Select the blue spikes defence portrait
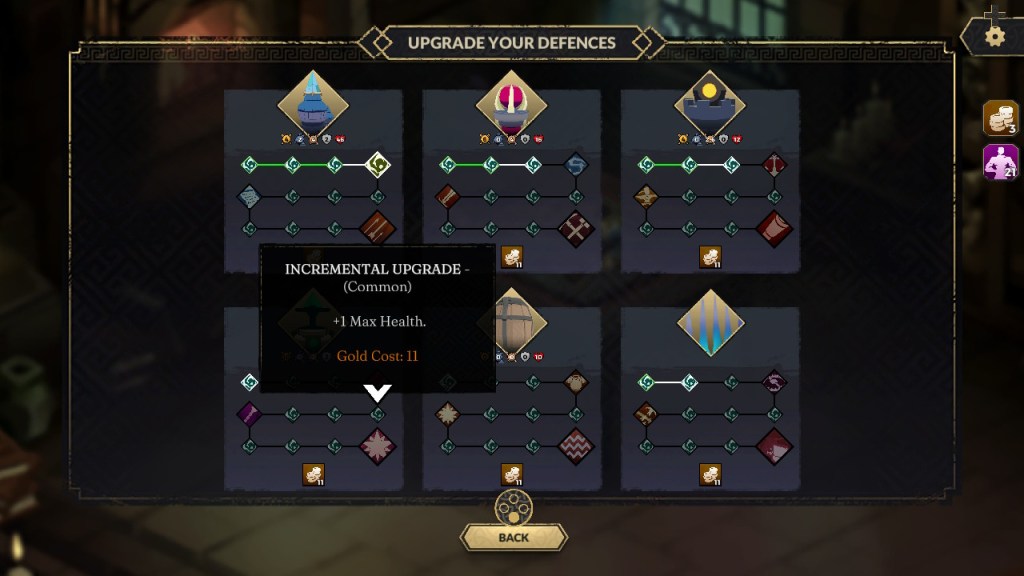 (710, 322)
